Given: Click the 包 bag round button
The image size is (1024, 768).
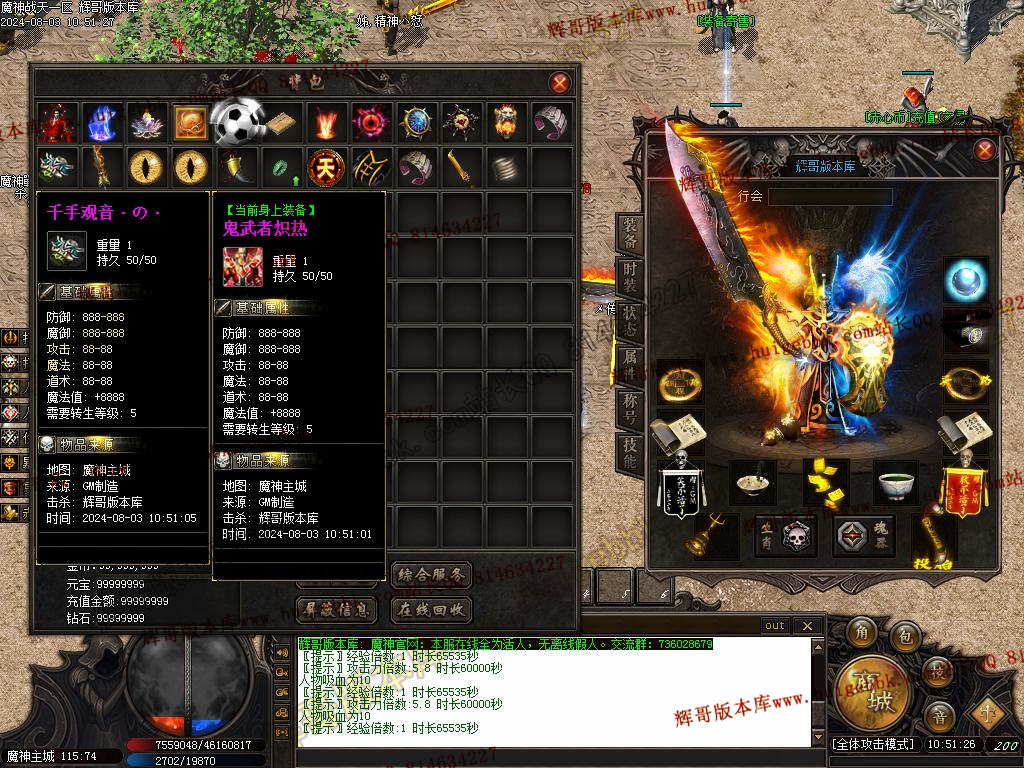Looking at the screenshot, I should 905,634.
